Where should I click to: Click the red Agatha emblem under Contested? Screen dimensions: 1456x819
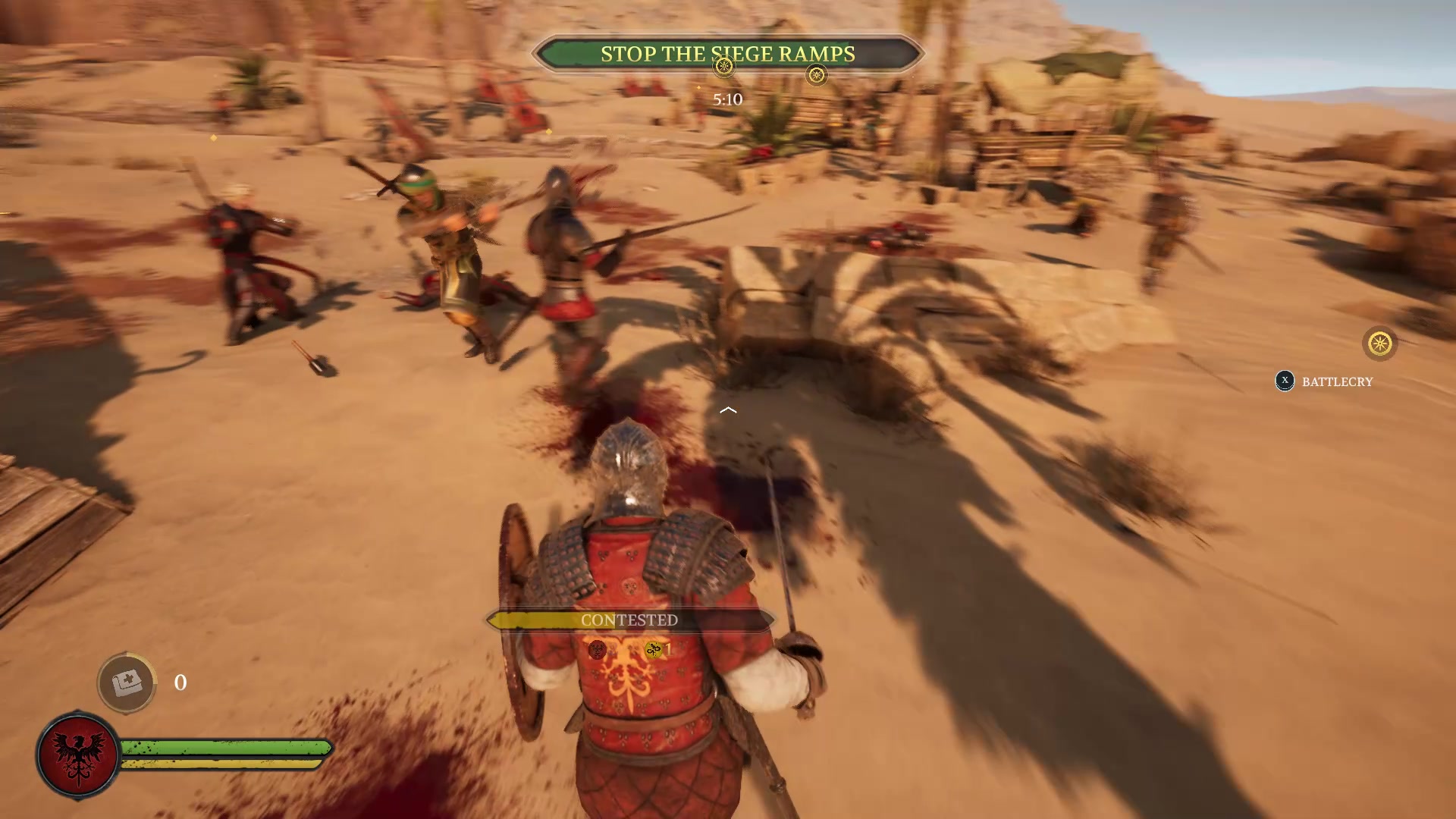point(598,650)
